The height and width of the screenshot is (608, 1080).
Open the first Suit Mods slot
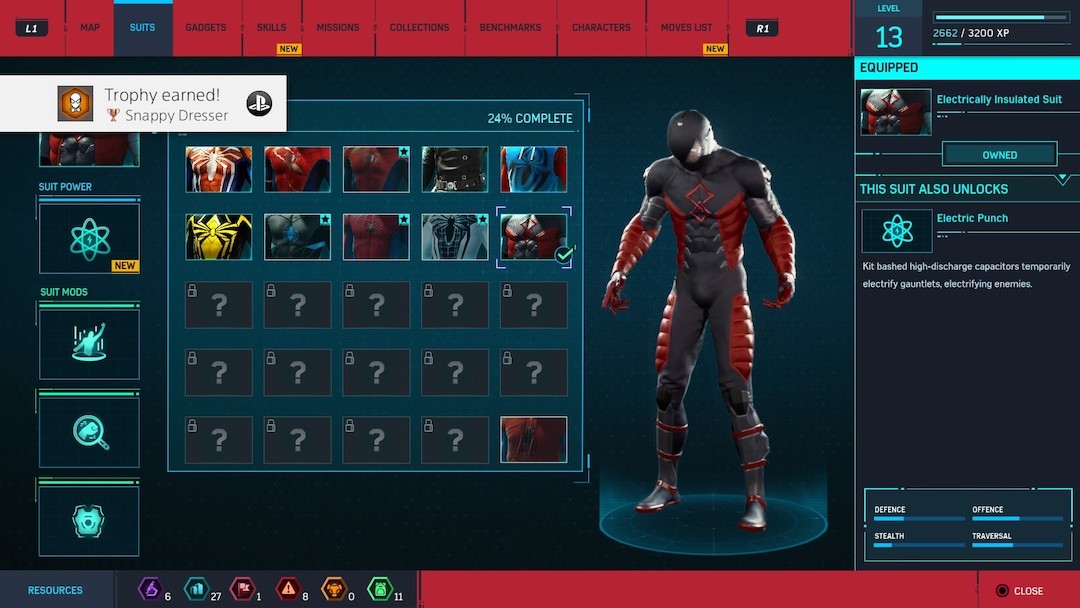click(89, 343)
